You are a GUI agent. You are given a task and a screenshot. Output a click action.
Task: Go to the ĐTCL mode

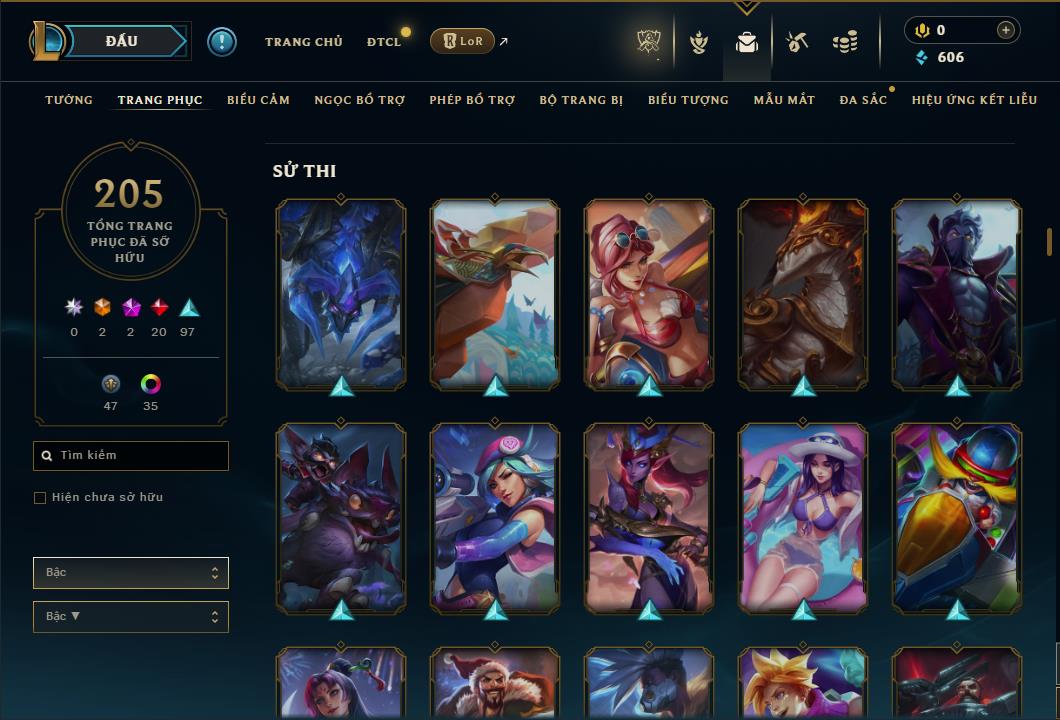pos(383,42)
